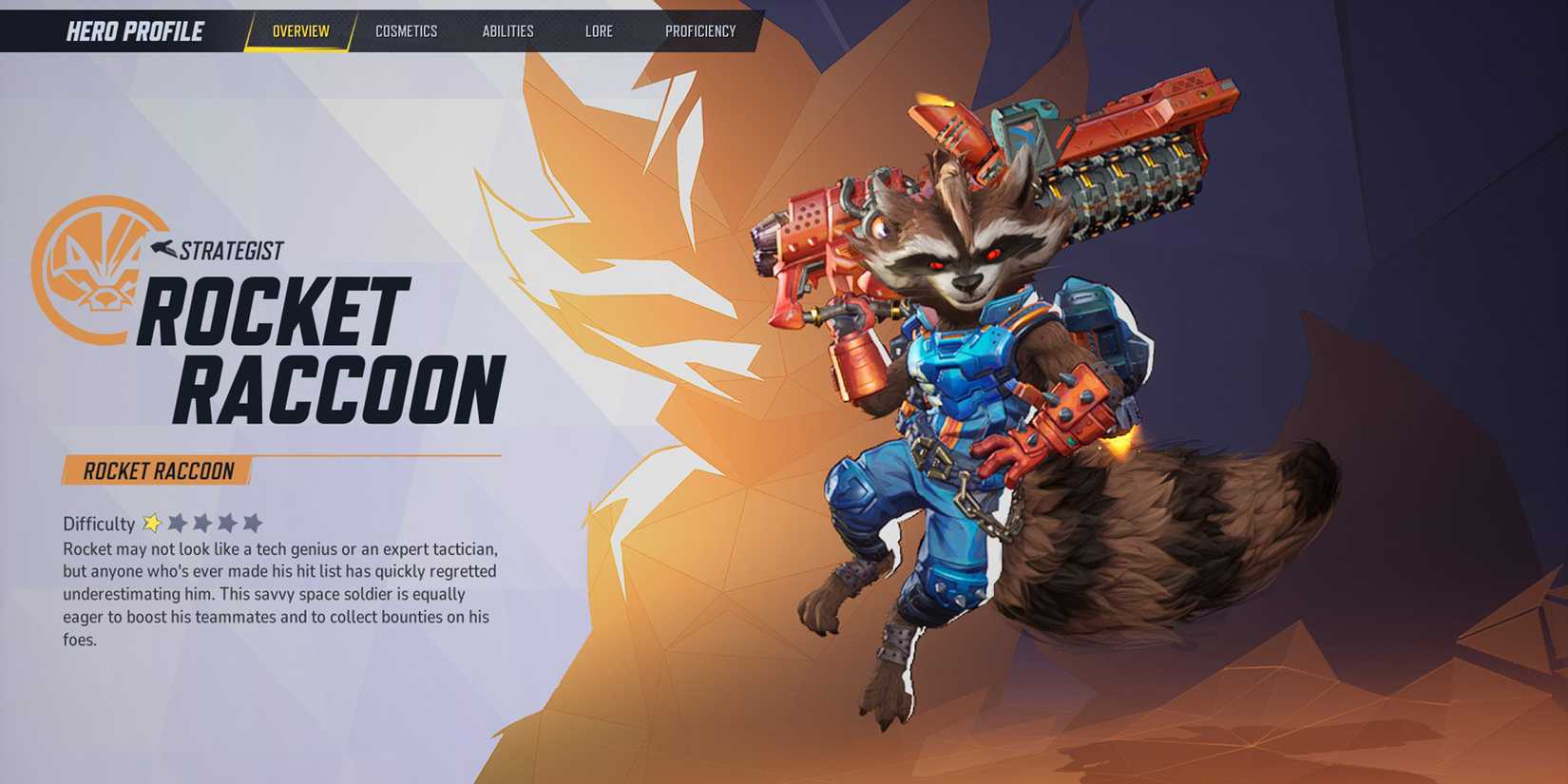Image resolution: width=1568 pixels, height=784 pixels.
Task: Click the orange Rocket Raccoon name banner
Action: pyautogui.click(x=157, y=468)
